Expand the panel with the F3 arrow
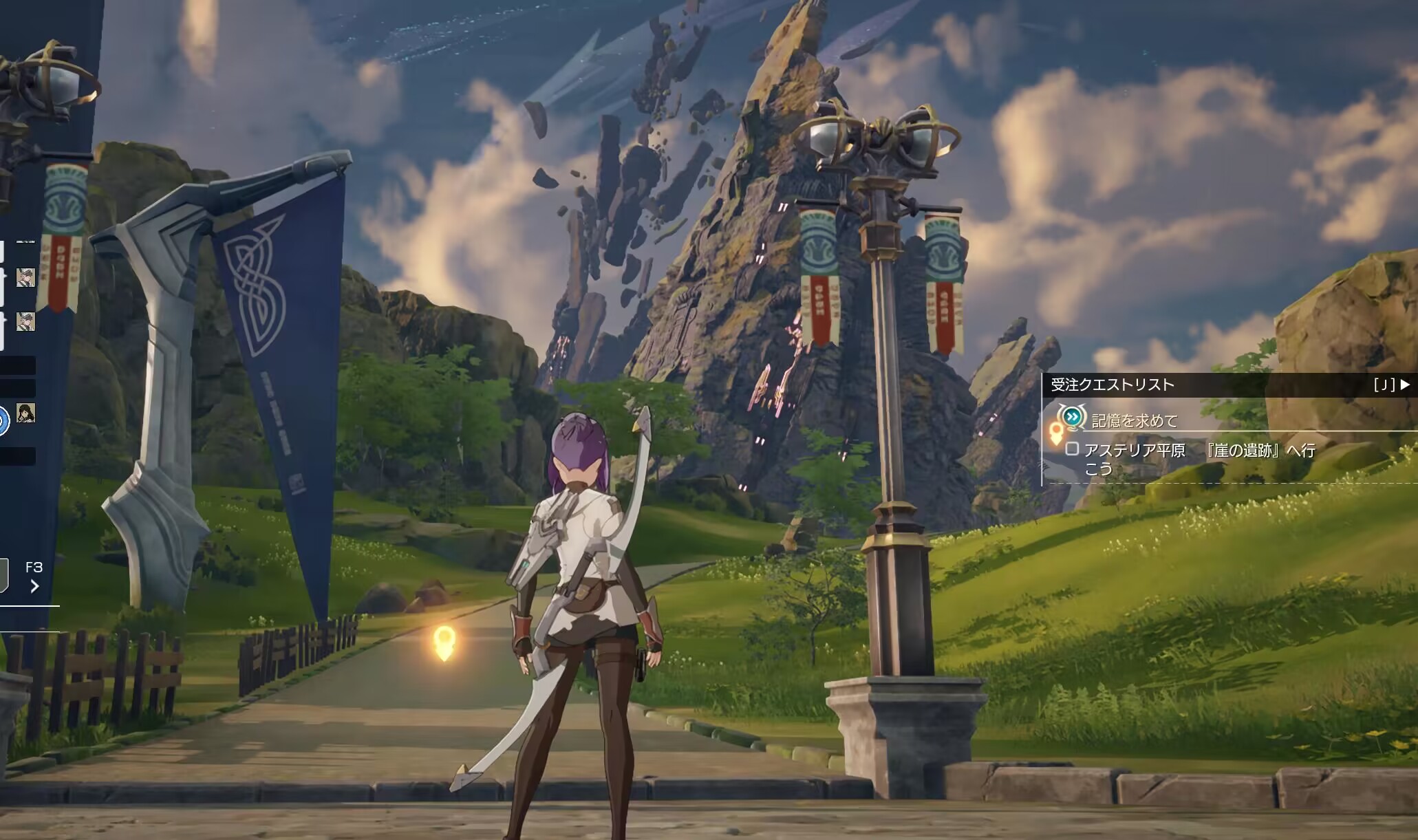 34,585
